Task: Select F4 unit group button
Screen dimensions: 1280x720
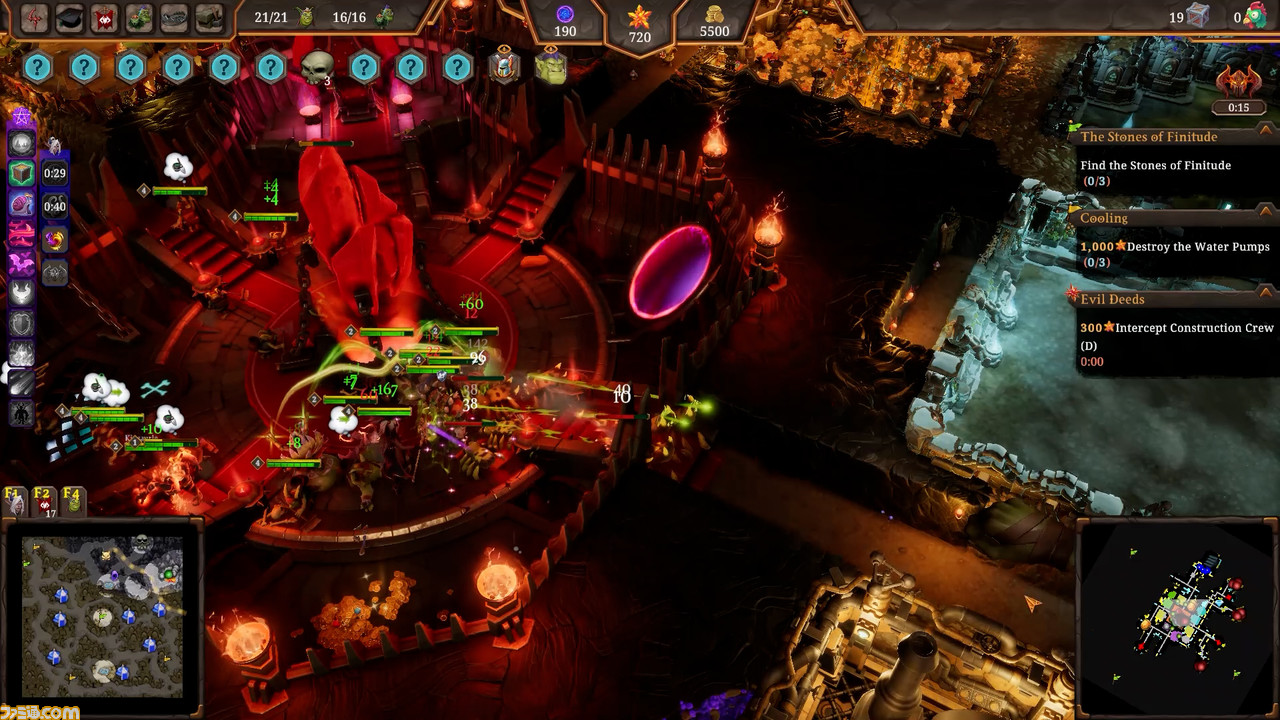Action: tap(72, 501)
